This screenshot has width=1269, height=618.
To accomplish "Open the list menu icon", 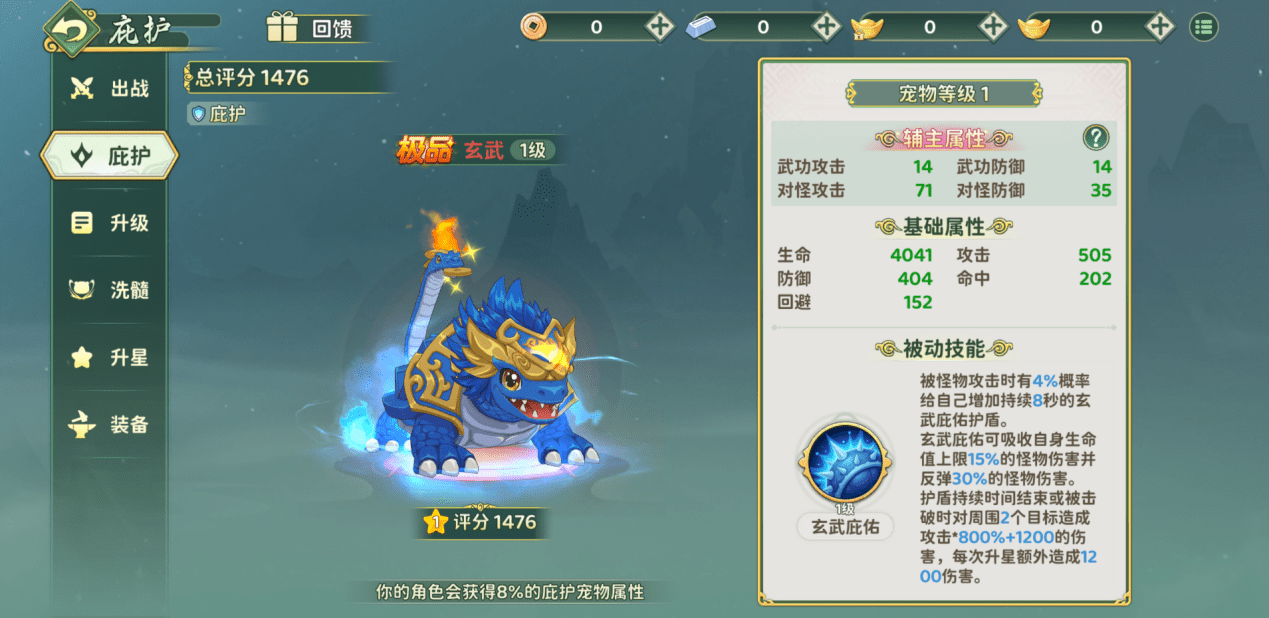I will (1203, 27).
